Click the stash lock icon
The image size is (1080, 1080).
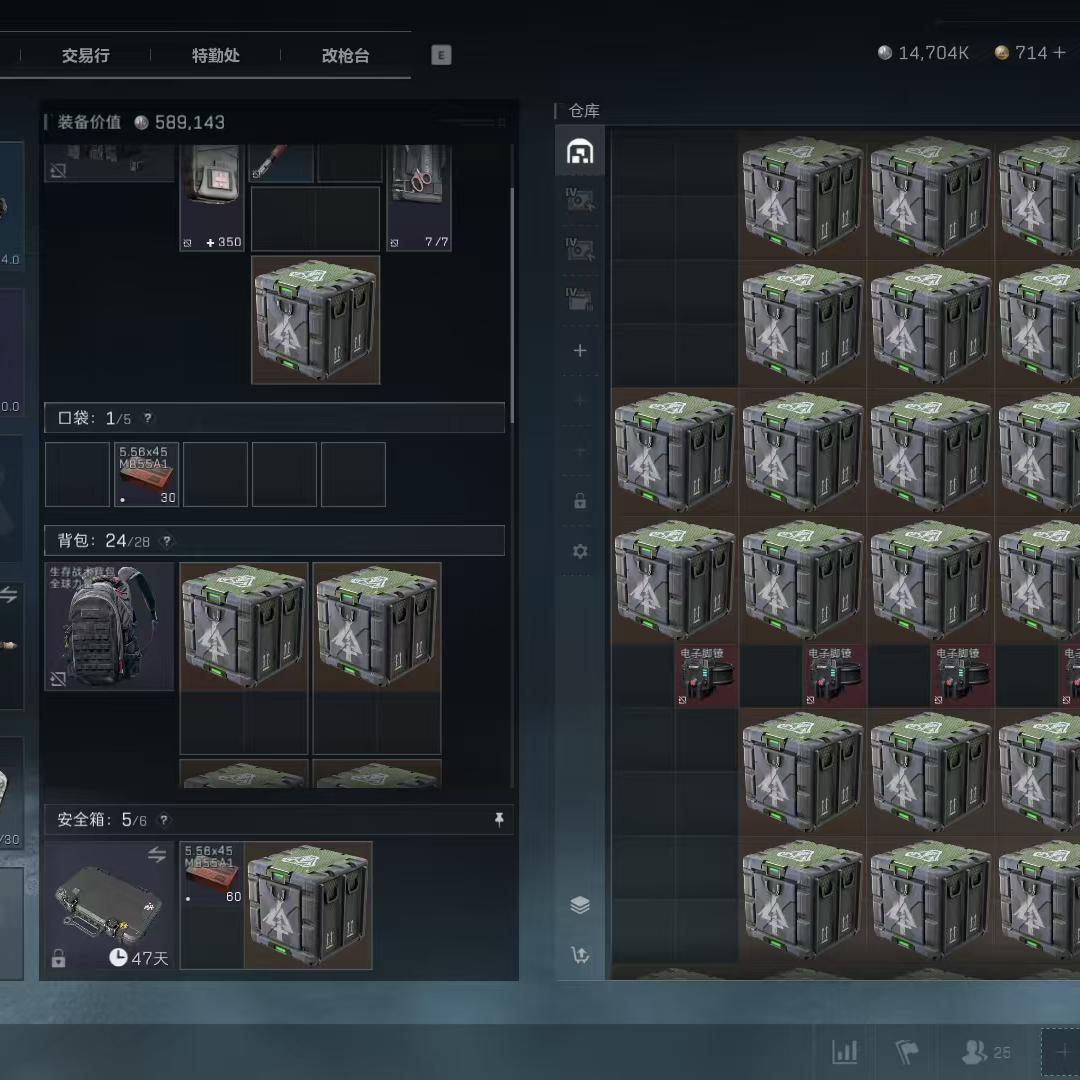click(x=580, y=501)
